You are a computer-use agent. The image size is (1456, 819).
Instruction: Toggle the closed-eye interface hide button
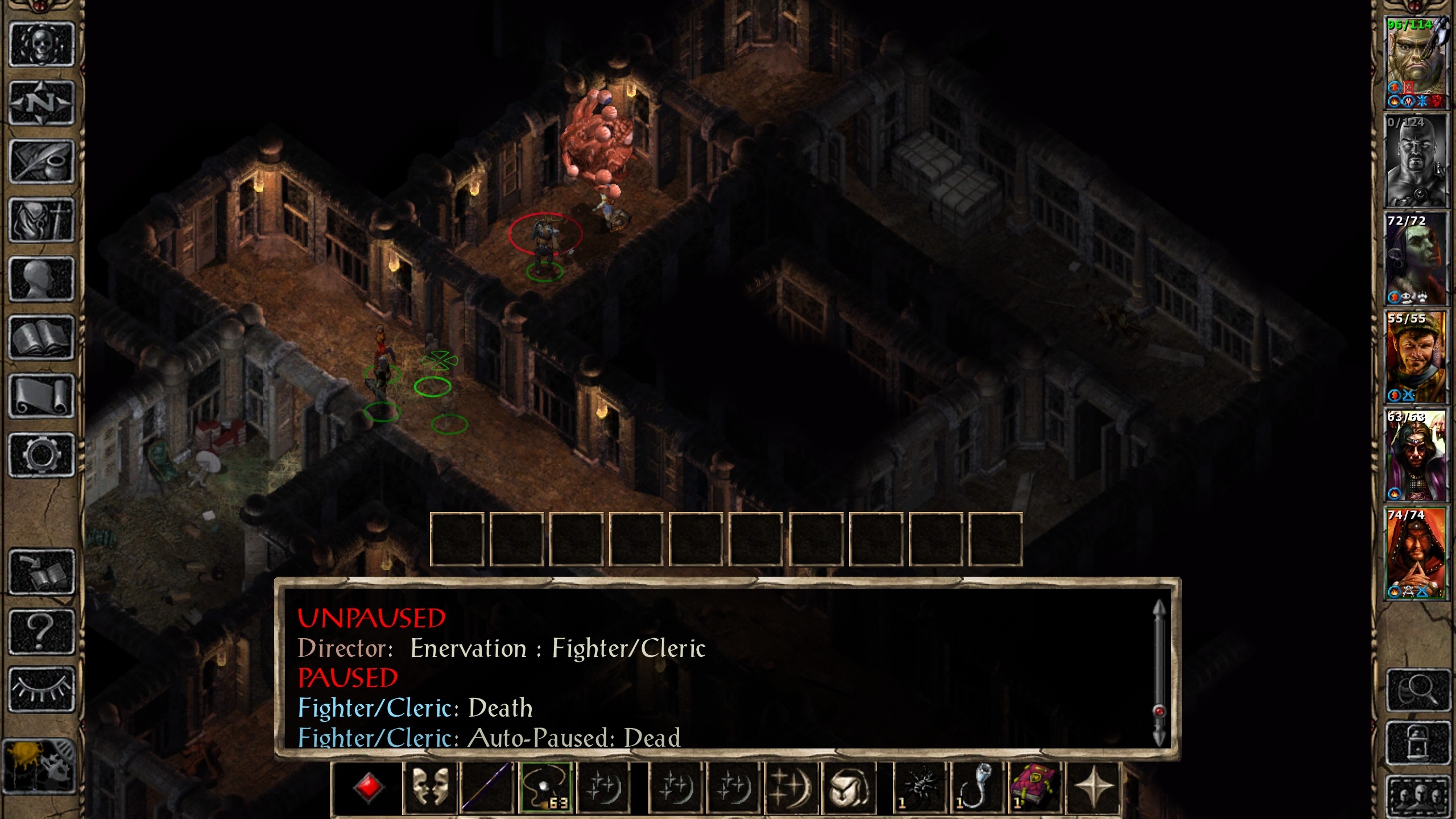tap(42, 689)
